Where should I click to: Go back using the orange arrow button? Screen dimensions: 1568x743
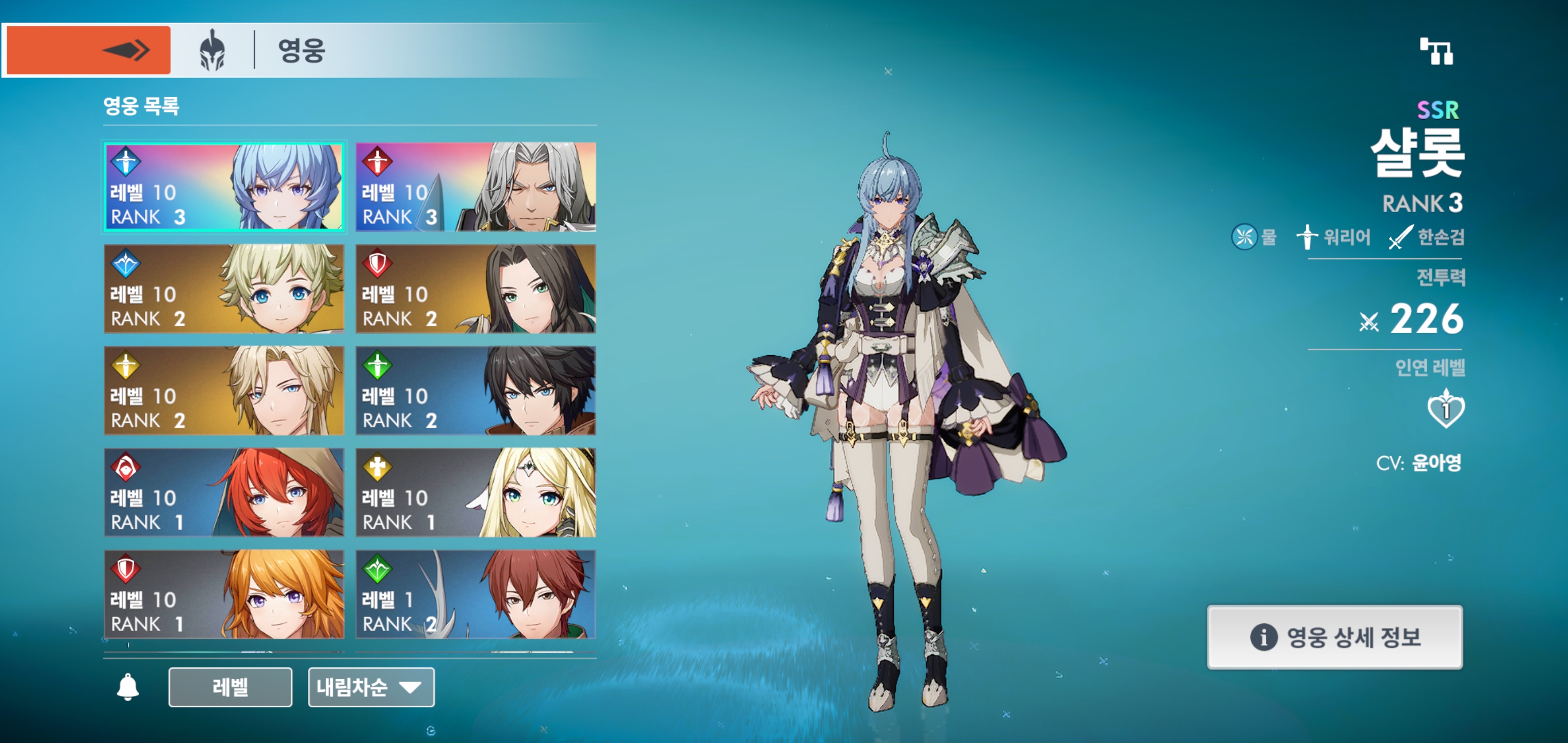tap(88, 50)
